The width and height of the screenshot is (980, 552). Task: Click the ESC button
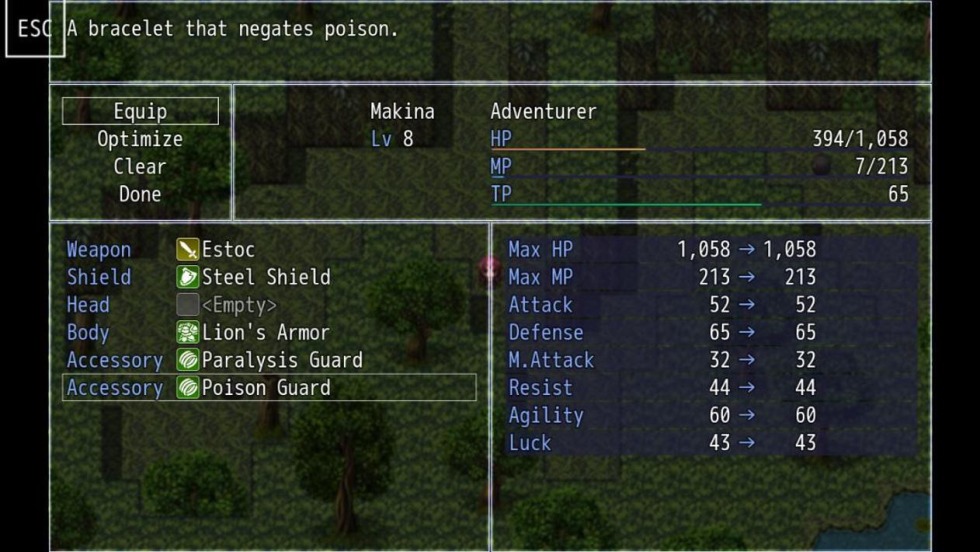34,29
